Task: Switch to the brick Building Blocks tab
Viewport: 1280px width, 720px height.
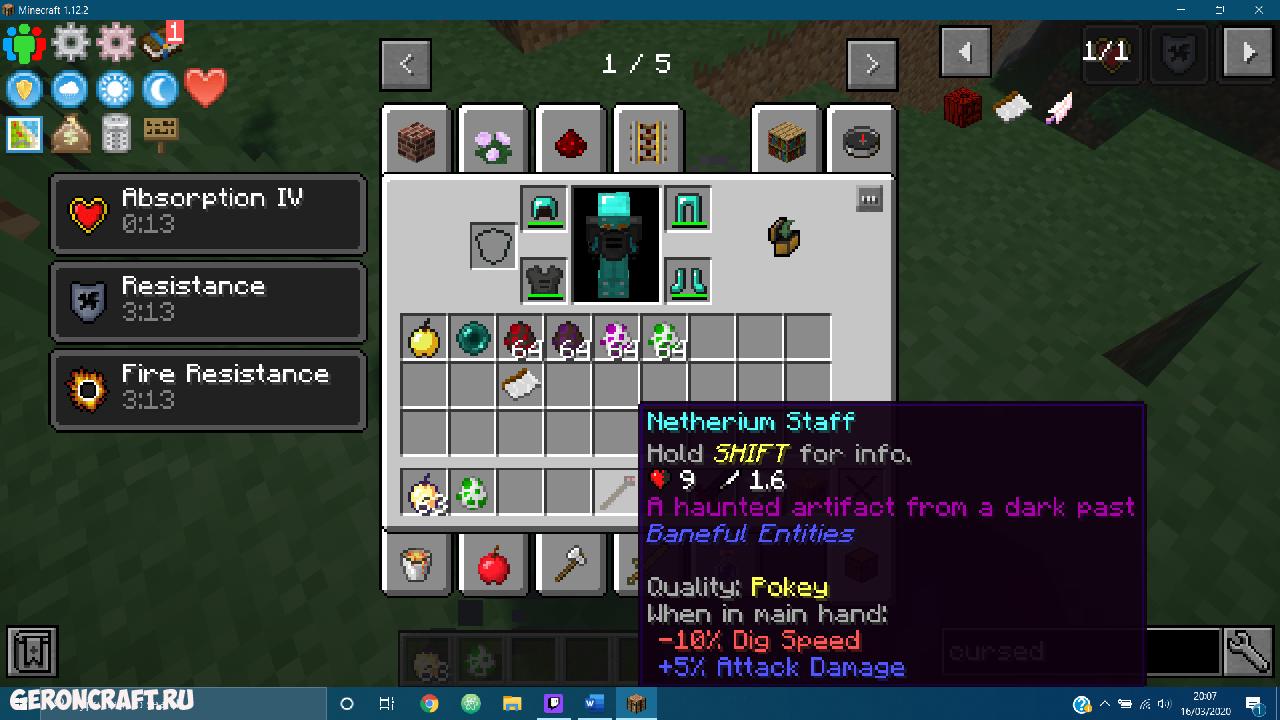Action: [x=417, y=142]
